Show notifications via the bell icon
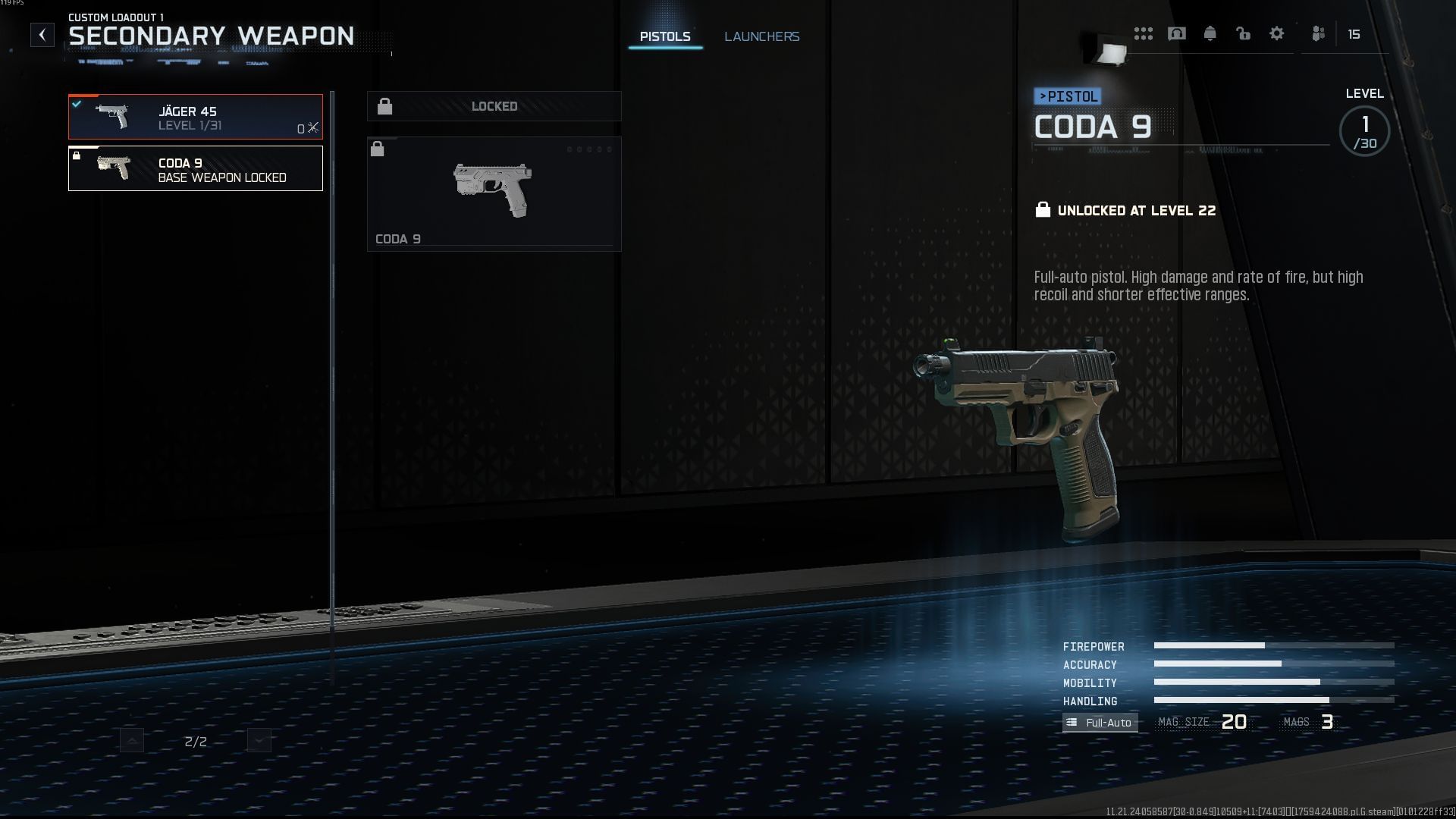This screenshot has height=819, width=1456. (x=1210, y=34)
